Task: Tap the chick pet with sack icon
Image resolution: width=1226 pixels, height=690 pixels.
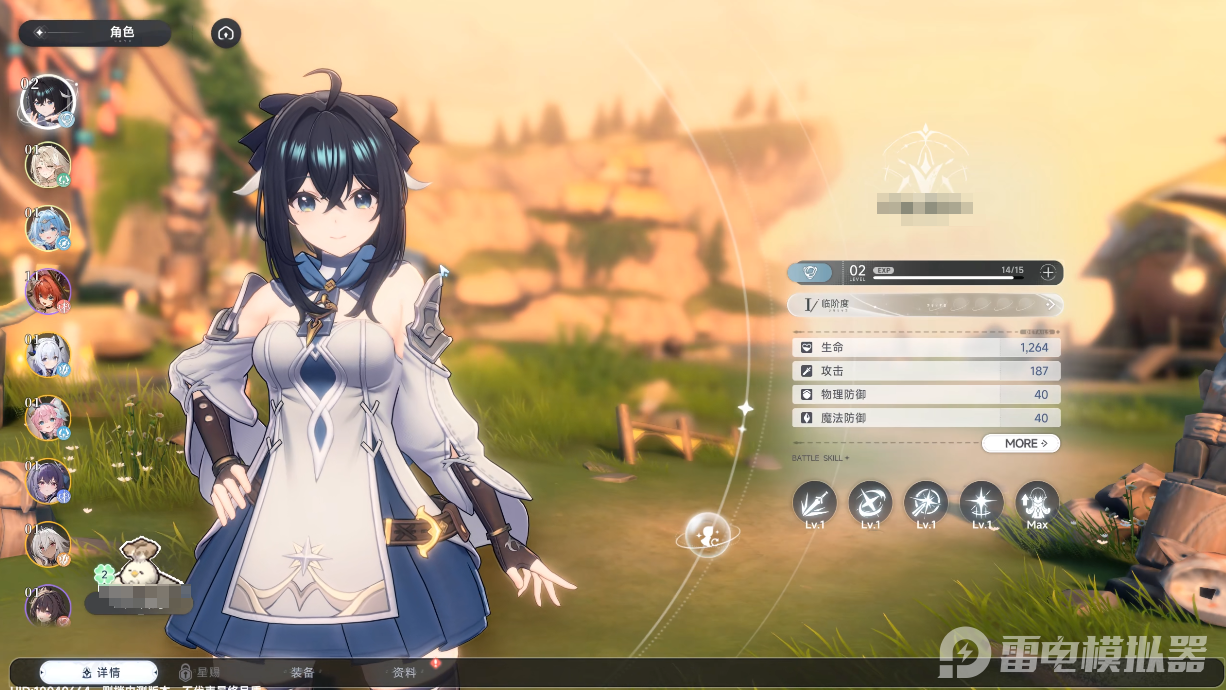Action: coord(138,564)
